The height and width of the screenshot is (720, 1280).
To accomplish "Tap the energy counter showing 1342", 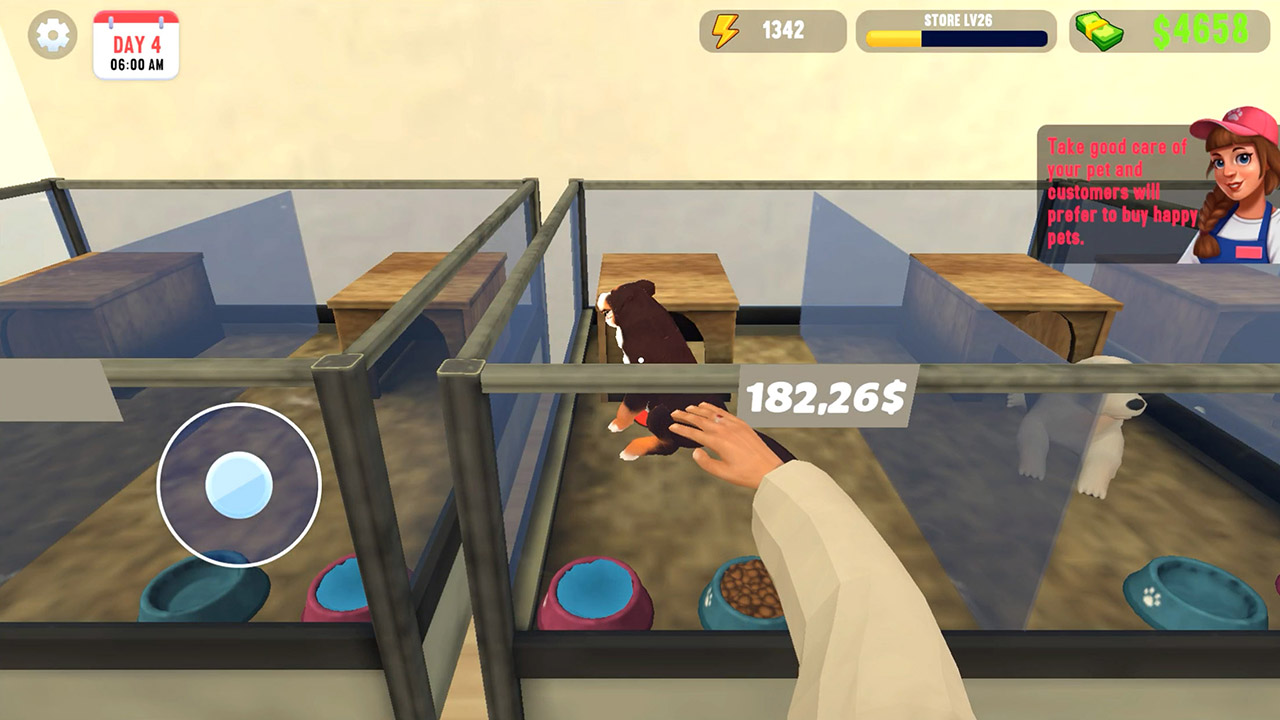I will point(786,31).
